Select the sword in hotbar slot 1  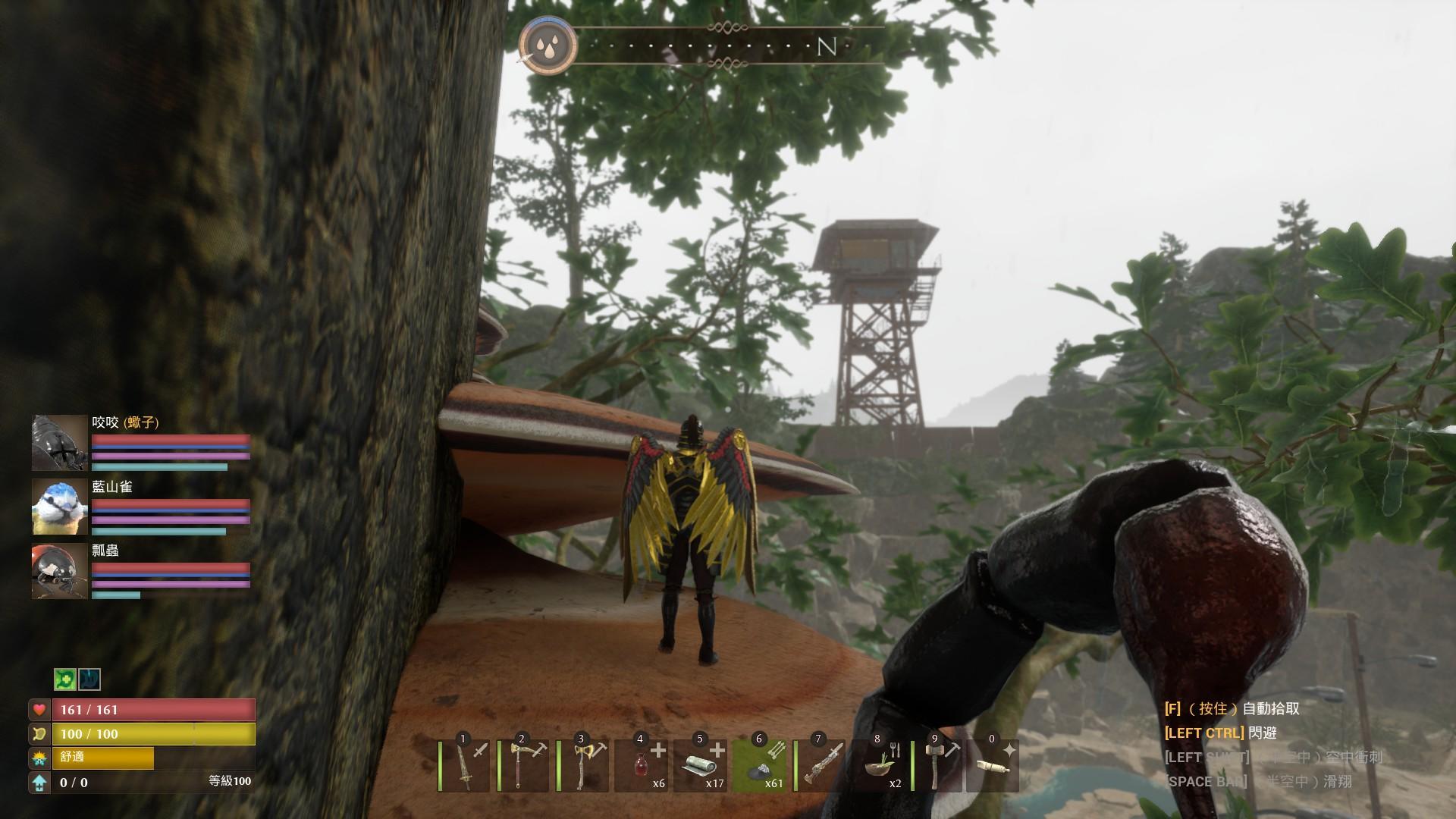465,765
